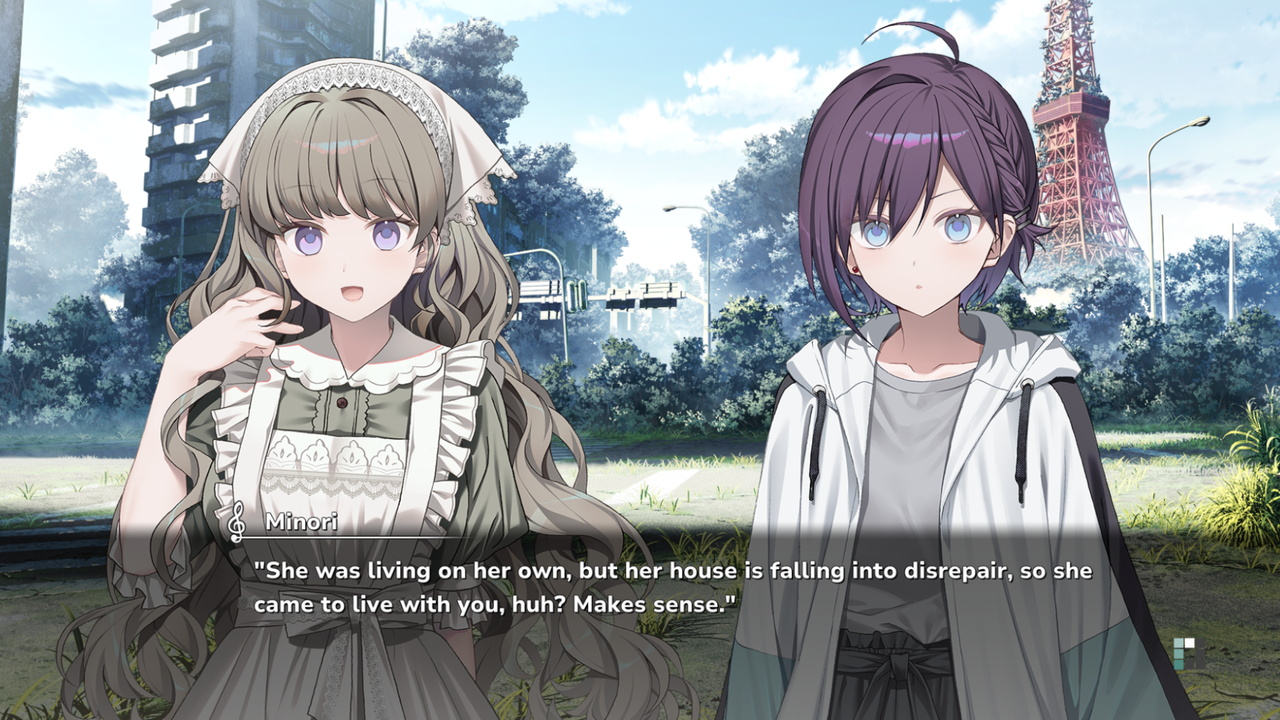This screenshot has width=1280, height=720.
Task: Click the Minori name label
Action: click(302, 520)
